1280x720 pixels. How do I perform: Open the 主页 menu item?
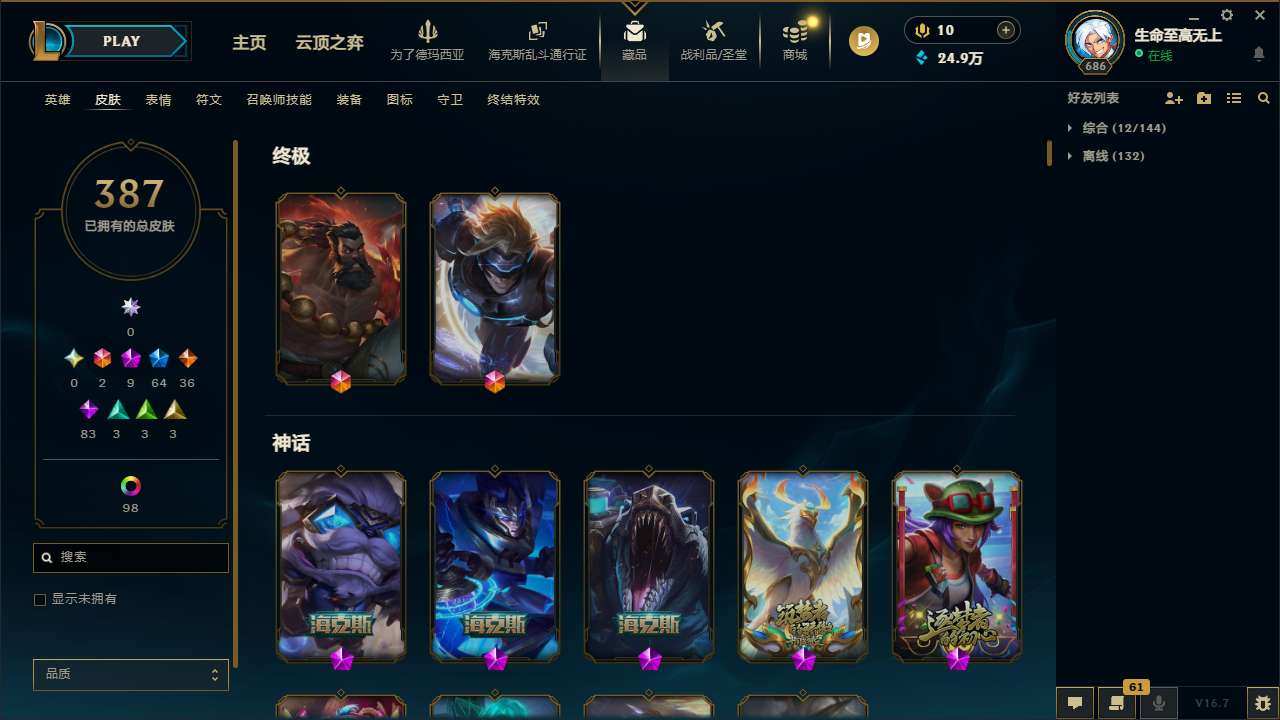249,43
